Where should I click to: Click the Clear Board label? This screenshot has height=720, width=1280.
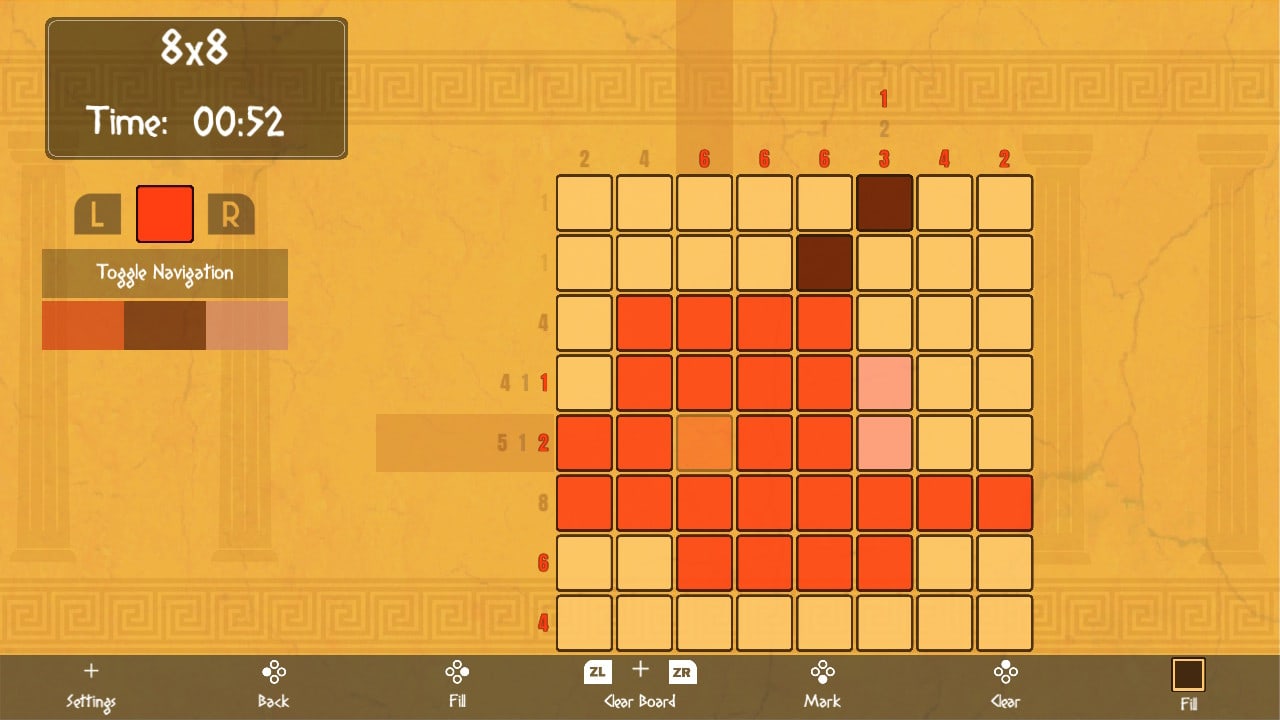coord(639,701)
